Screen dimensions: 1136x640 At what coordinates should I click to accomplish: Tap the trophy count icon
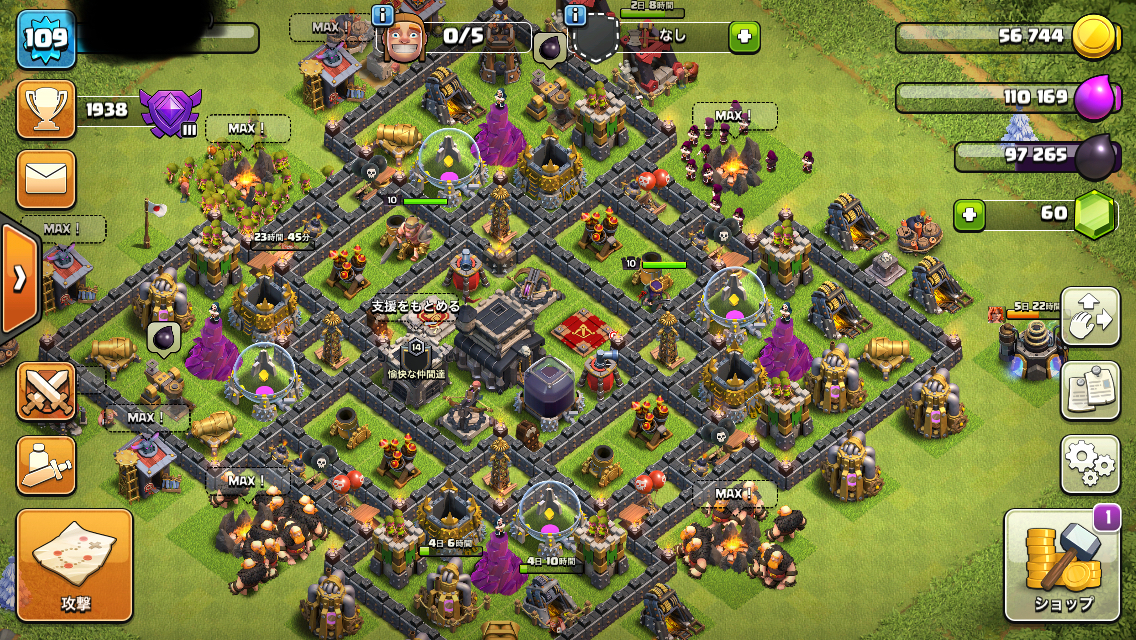click(x=46, y=109)
